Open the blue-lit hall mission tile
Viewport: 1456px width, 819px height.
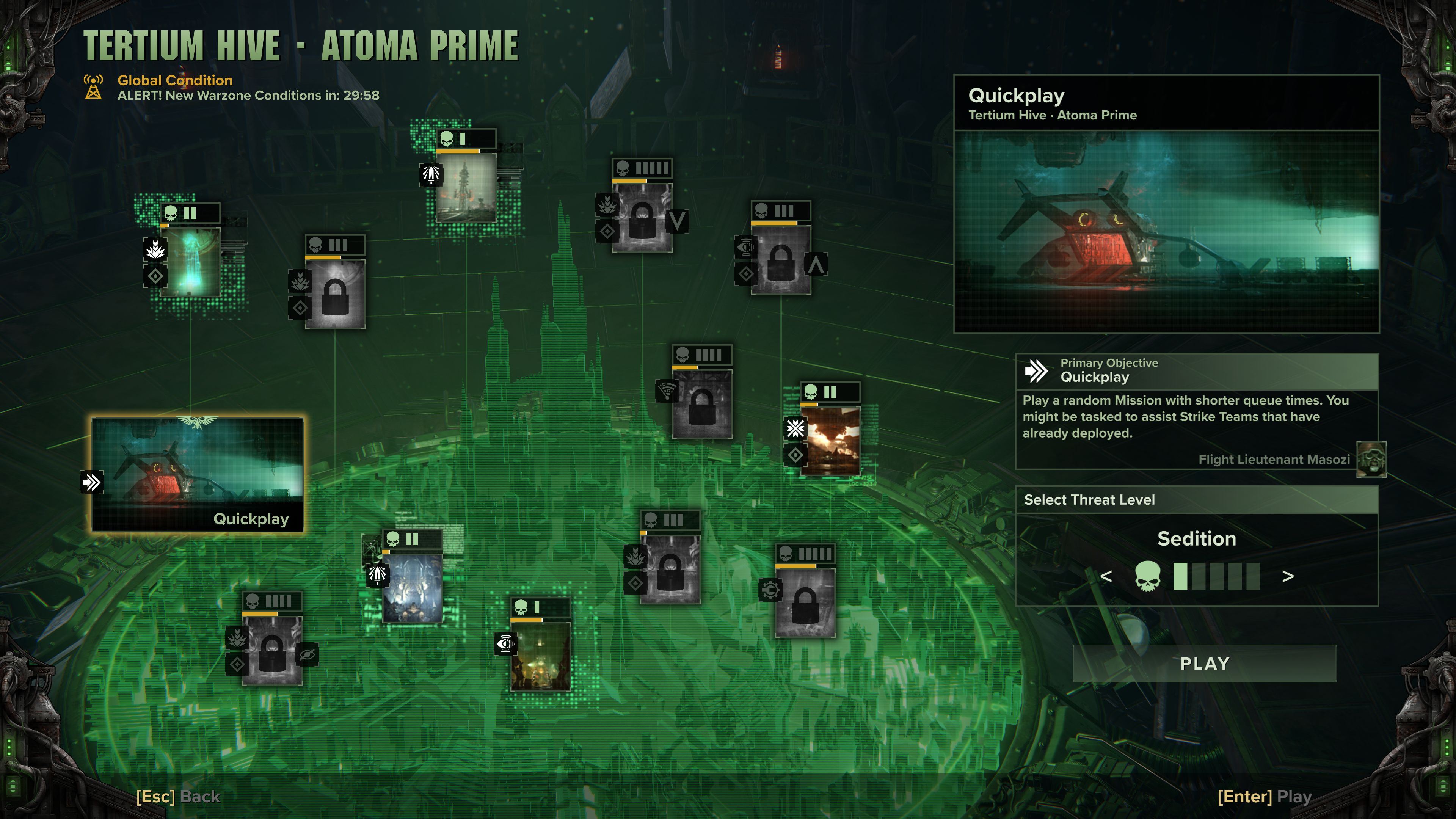point(412,588)
